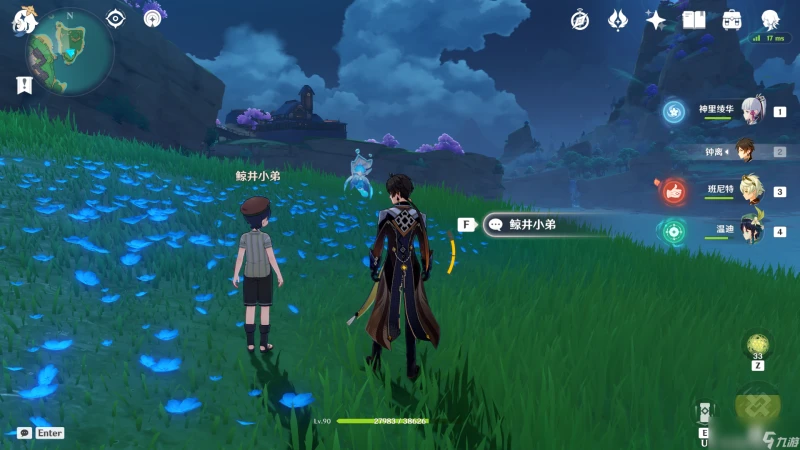This screenshot has height=450, width=800.
Task: Select 钟离 in the party list
Action: coord(745,152)
